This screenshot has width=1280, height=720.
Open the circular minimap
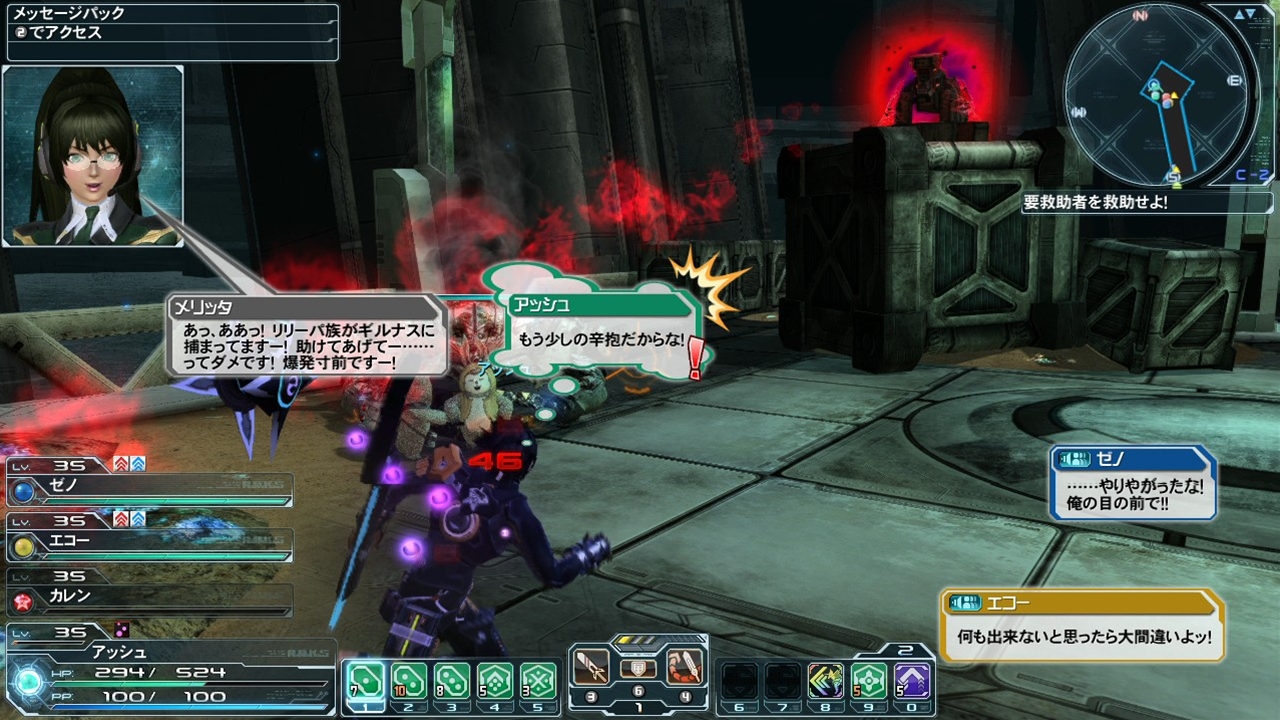1156,94
